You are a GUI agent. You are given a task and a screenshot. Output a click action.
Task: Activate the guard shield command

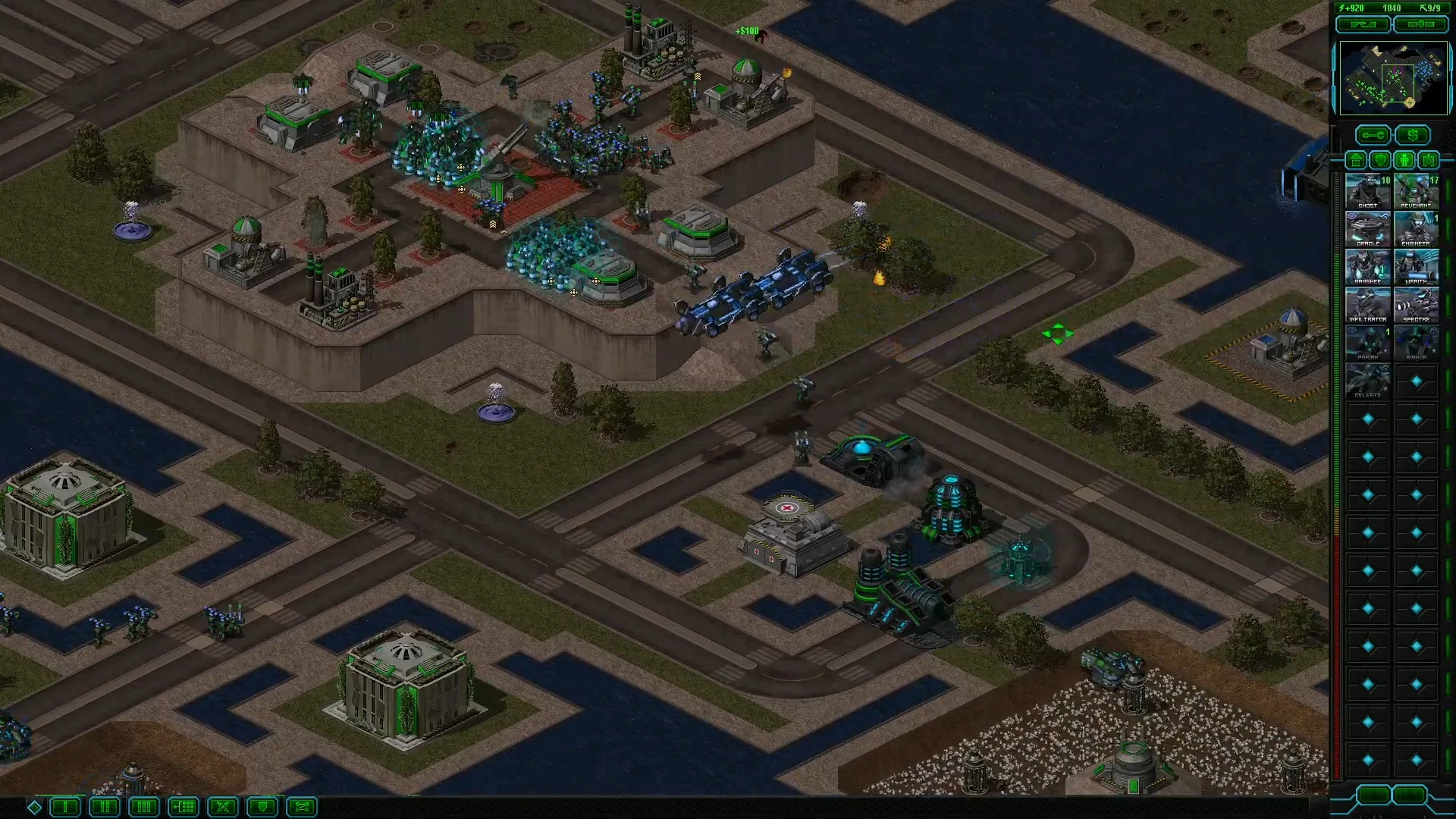pos(262,807)
